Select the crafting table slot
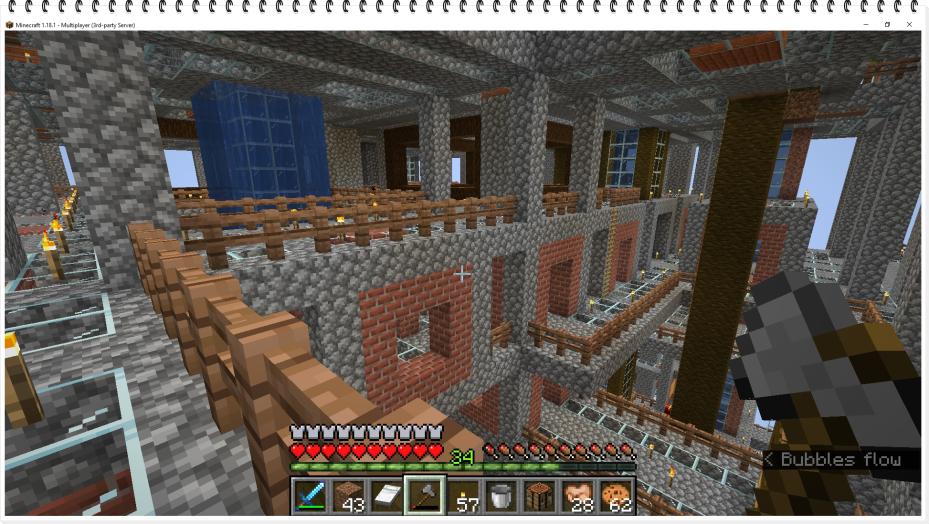Image resolution: width=929 pixels, height=524 pixels. tap(540, 495)
